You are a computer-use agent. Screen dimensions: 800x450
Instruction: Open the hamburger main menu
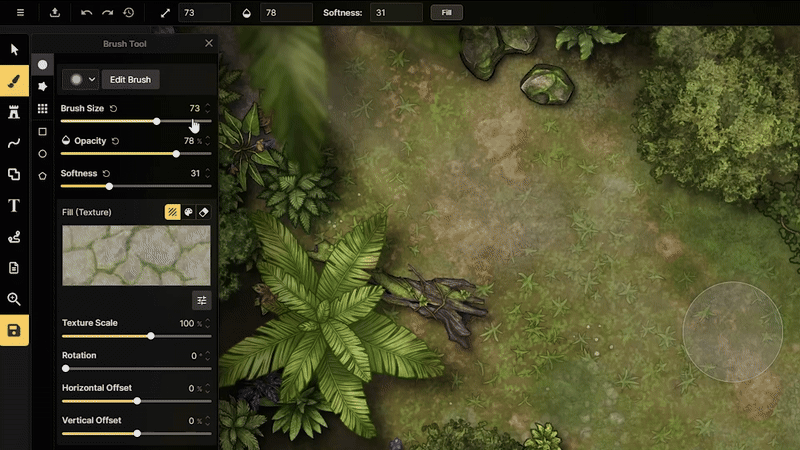20,13
